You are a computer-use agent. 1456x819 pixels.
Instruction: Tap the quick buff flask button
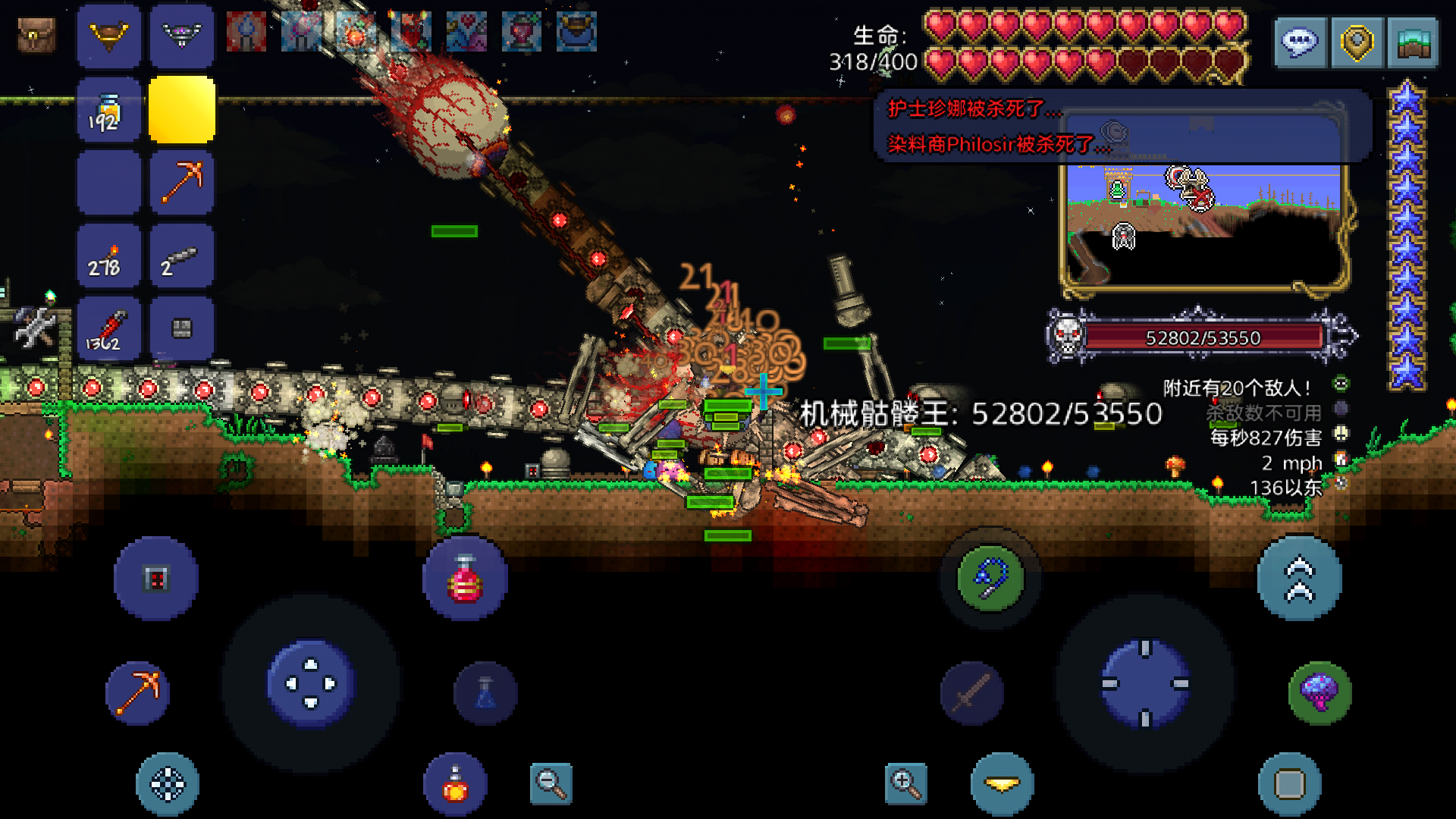pyautogui.click(x=455, y=784)
